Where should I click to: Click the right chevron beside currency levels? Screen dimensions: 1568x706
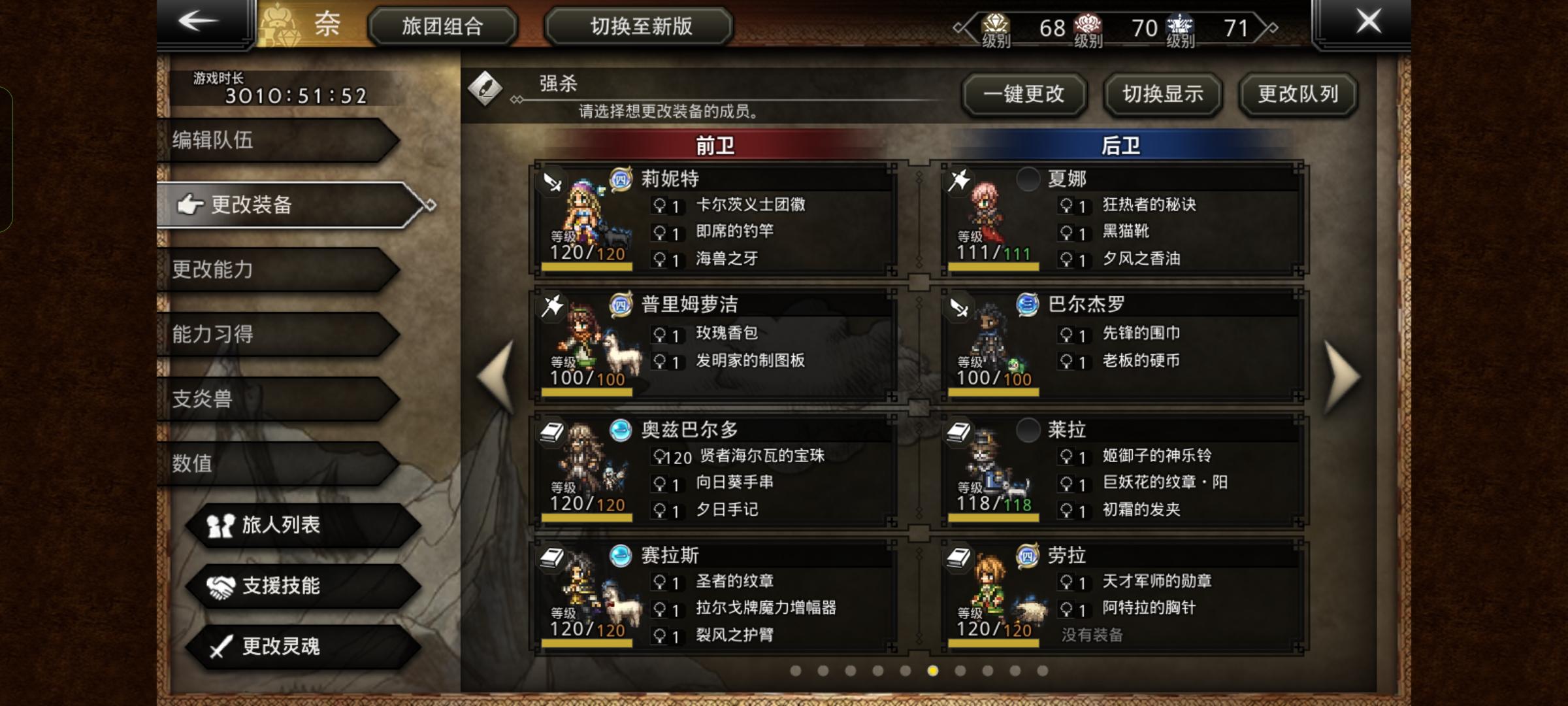(x=1272, y=28)
